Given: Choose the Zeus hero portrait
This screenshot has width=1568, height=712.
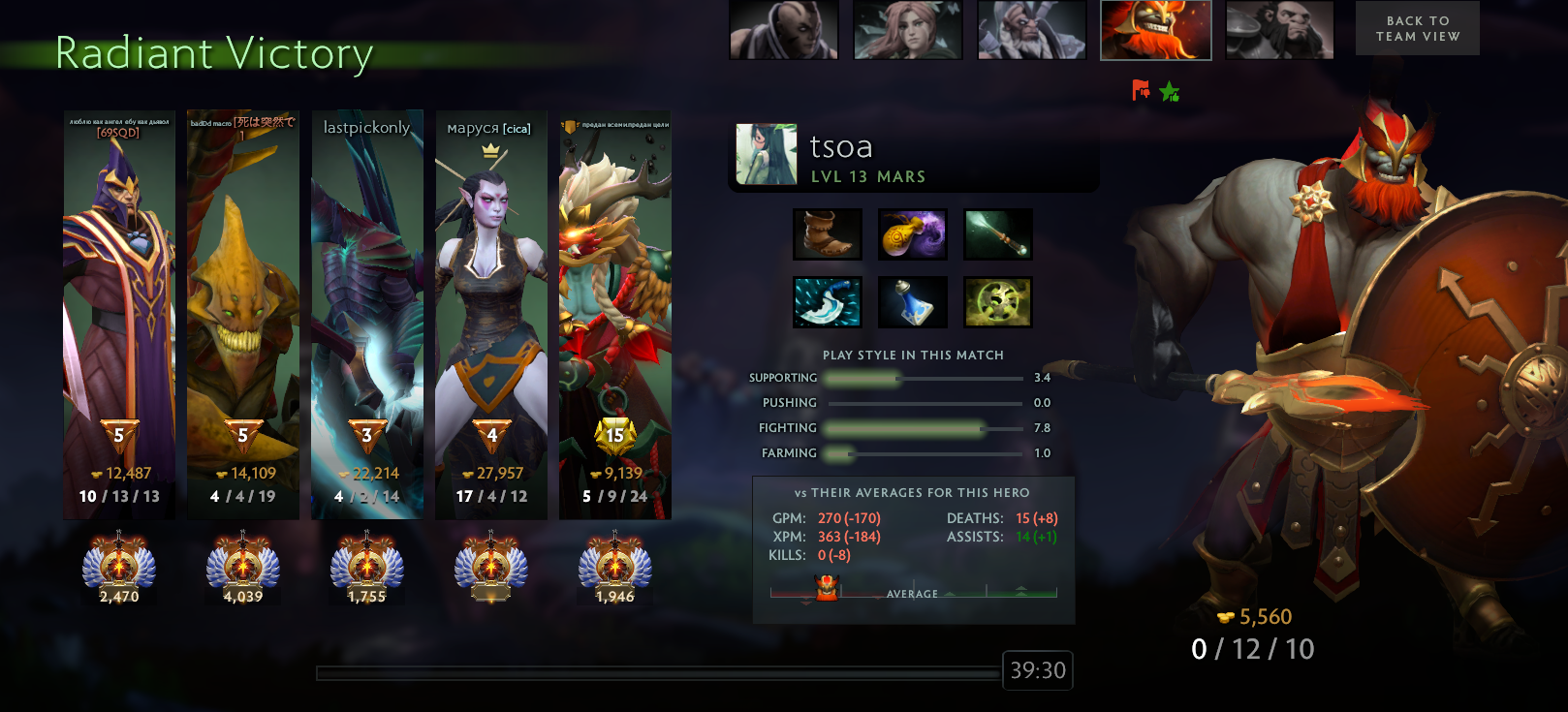Looking at the screenshot, I should [1031, 30].
